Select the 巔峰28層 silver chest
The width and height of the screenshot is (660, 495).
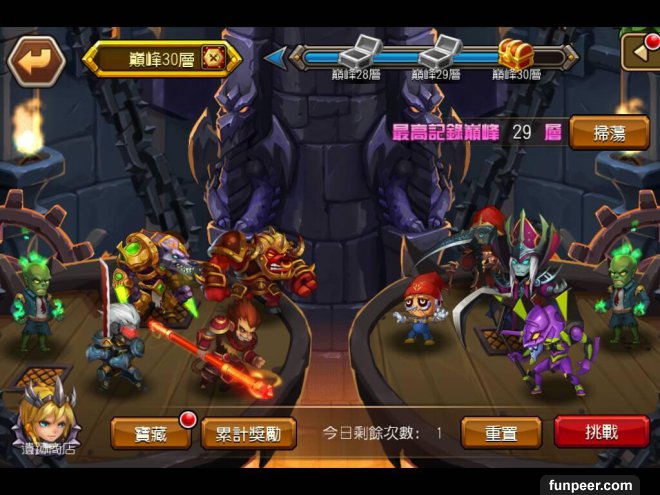coord(355,52)
